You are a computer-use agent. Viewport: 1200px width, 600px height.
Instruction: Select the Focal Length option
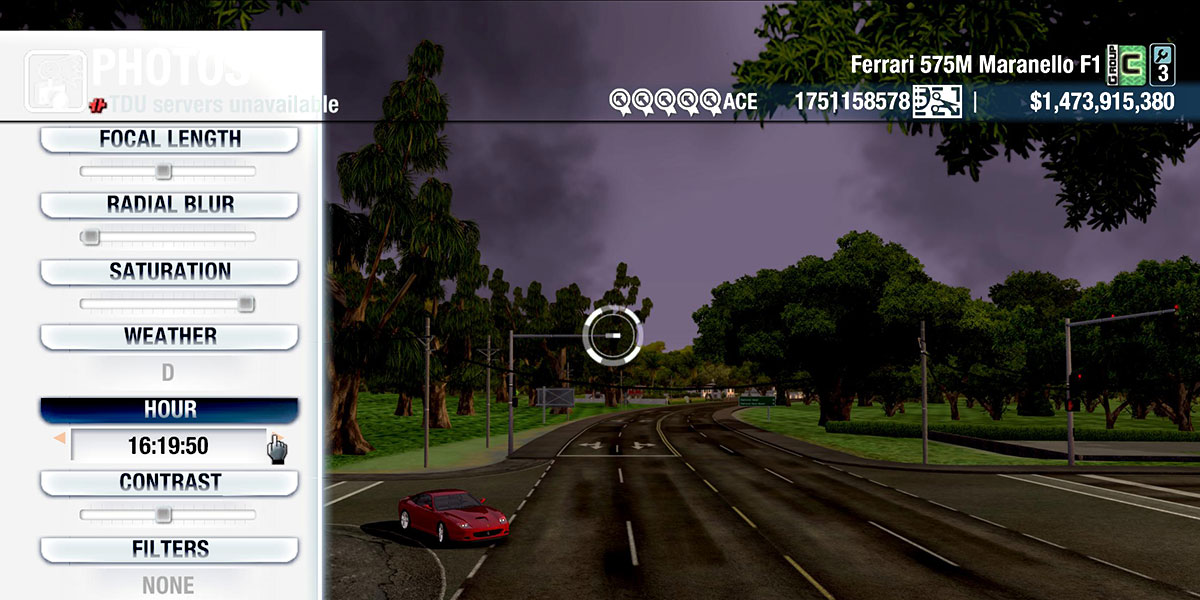[x=169, y=139]
